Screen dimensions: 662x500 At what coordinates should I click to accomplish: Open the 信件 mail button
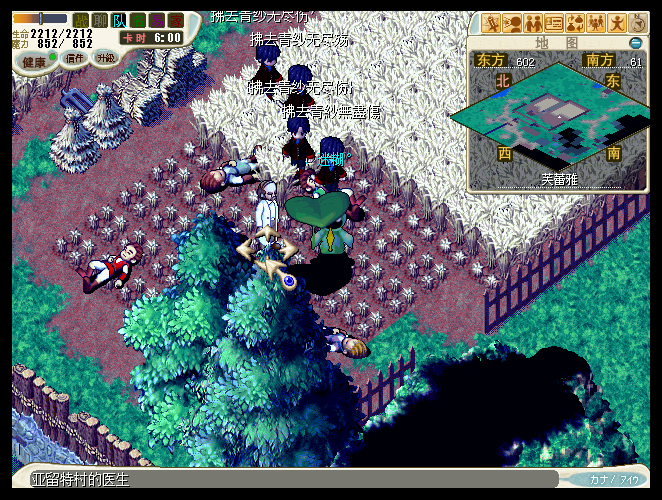(75, 58)
